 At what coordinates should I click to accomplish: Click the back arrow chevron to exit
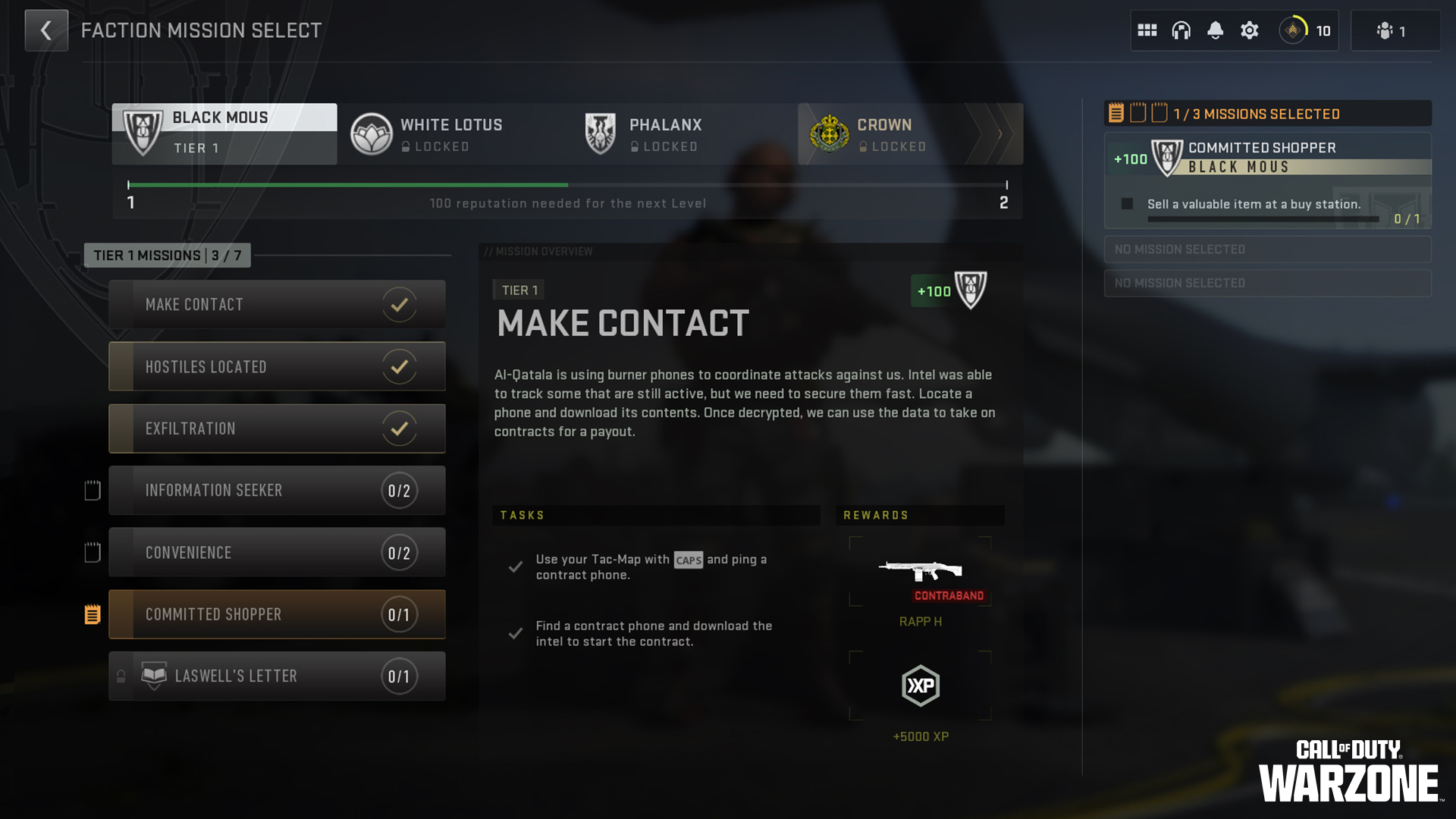46,30
